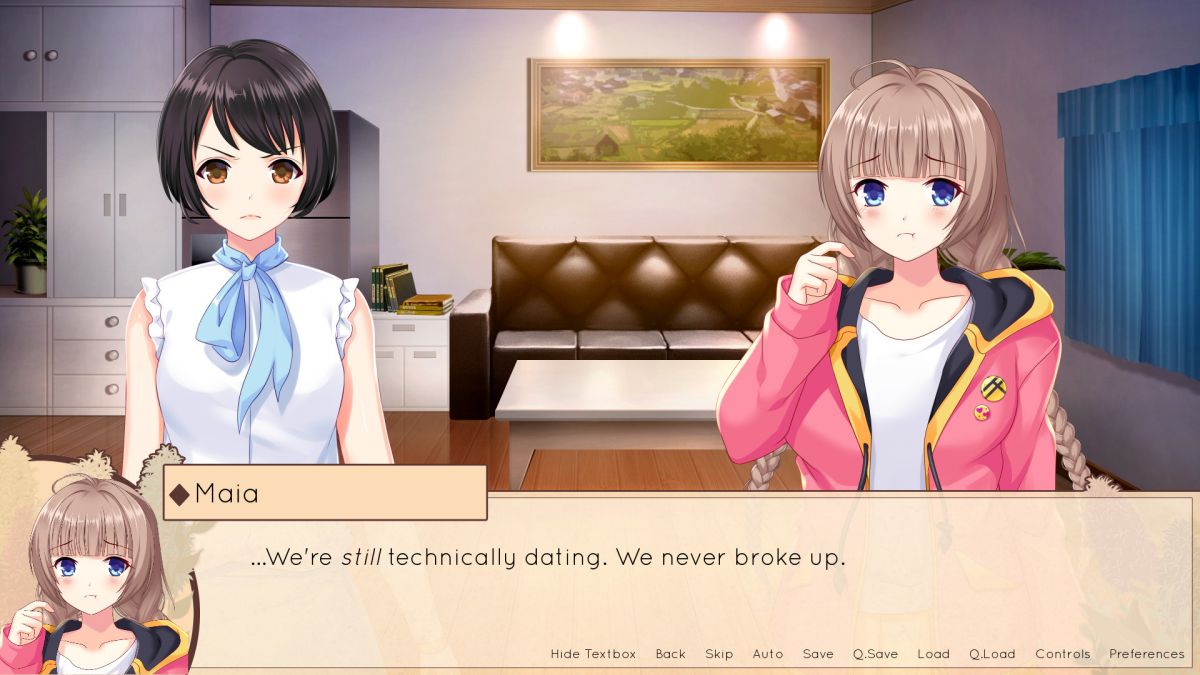Click Q.Save to quick save
This screenshot has width=1200, height=675.
tap(875, 654)
